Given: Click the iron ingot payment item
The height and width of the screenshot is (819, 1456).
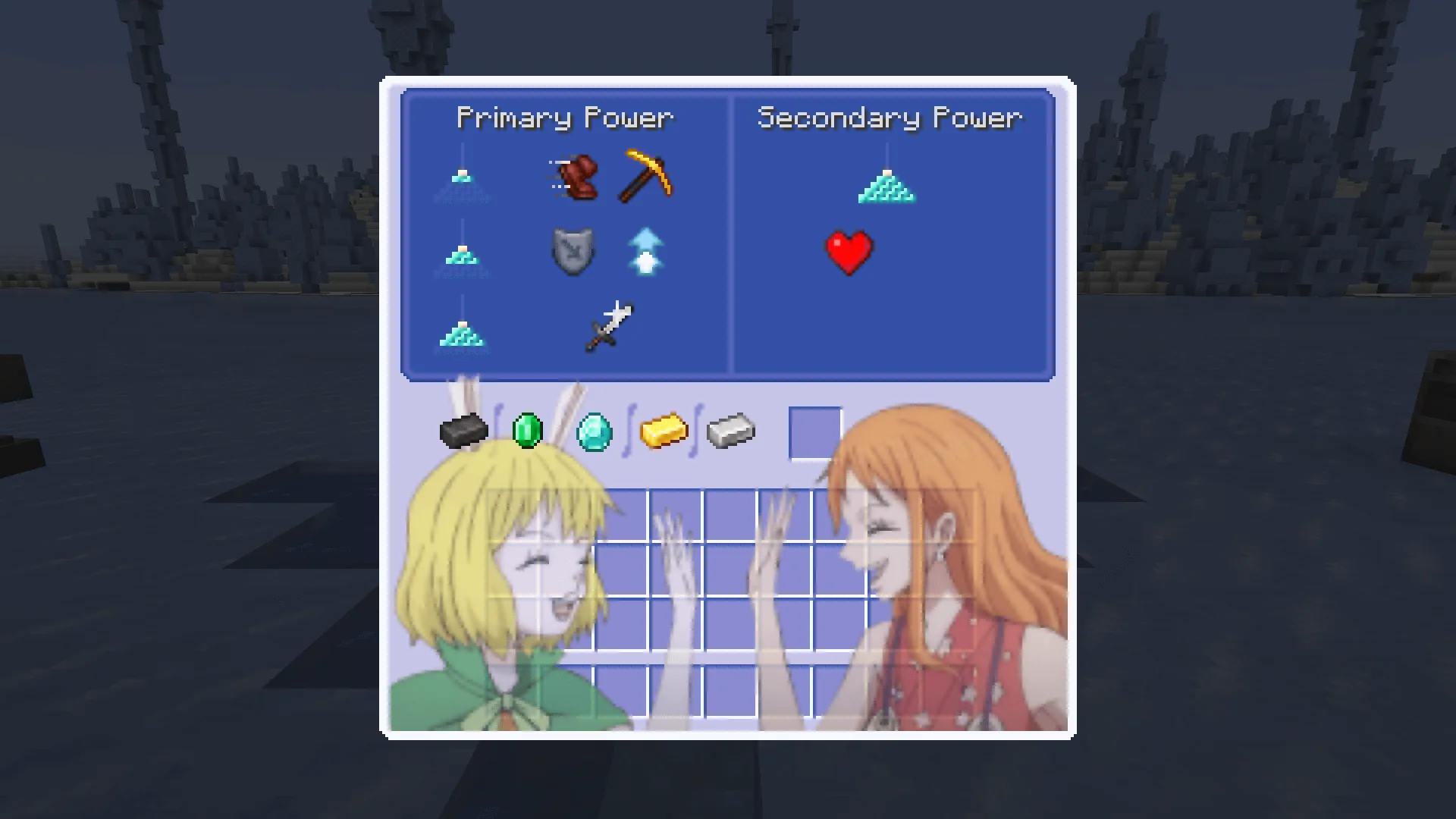Looking at the screenshot, I should click(730, 431).
